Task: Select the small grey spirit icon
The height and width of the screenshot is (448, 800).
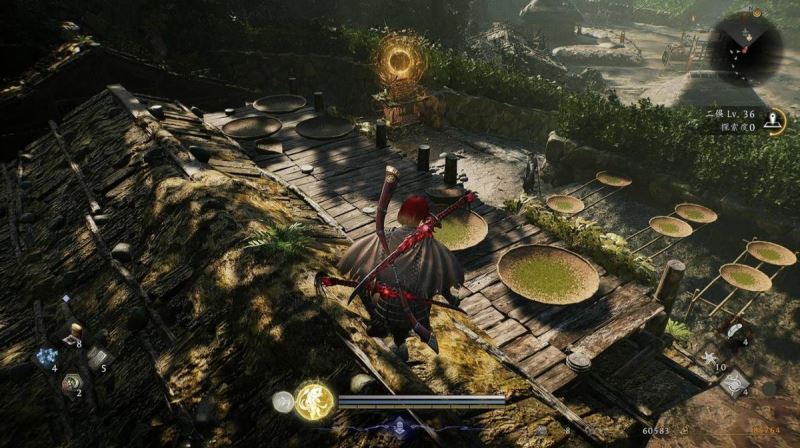Action: [283, 400]
